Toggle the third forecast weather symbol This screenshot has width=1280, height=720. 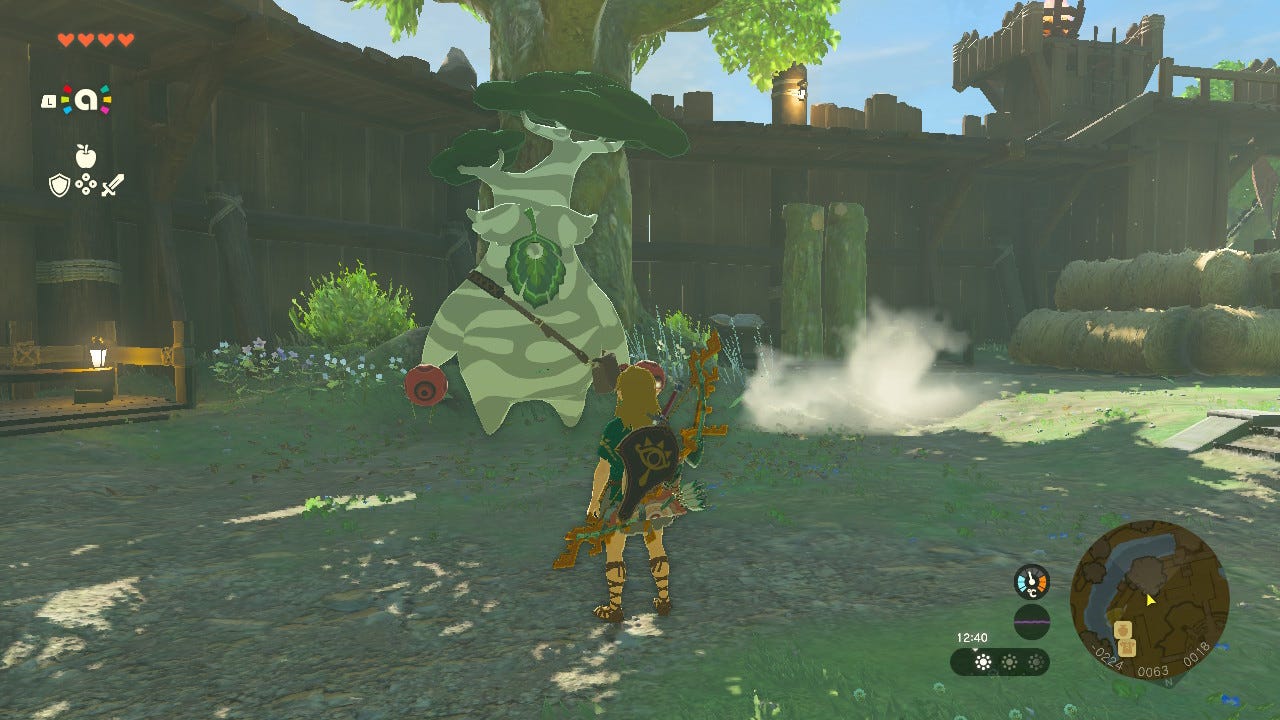(1036, 661)
